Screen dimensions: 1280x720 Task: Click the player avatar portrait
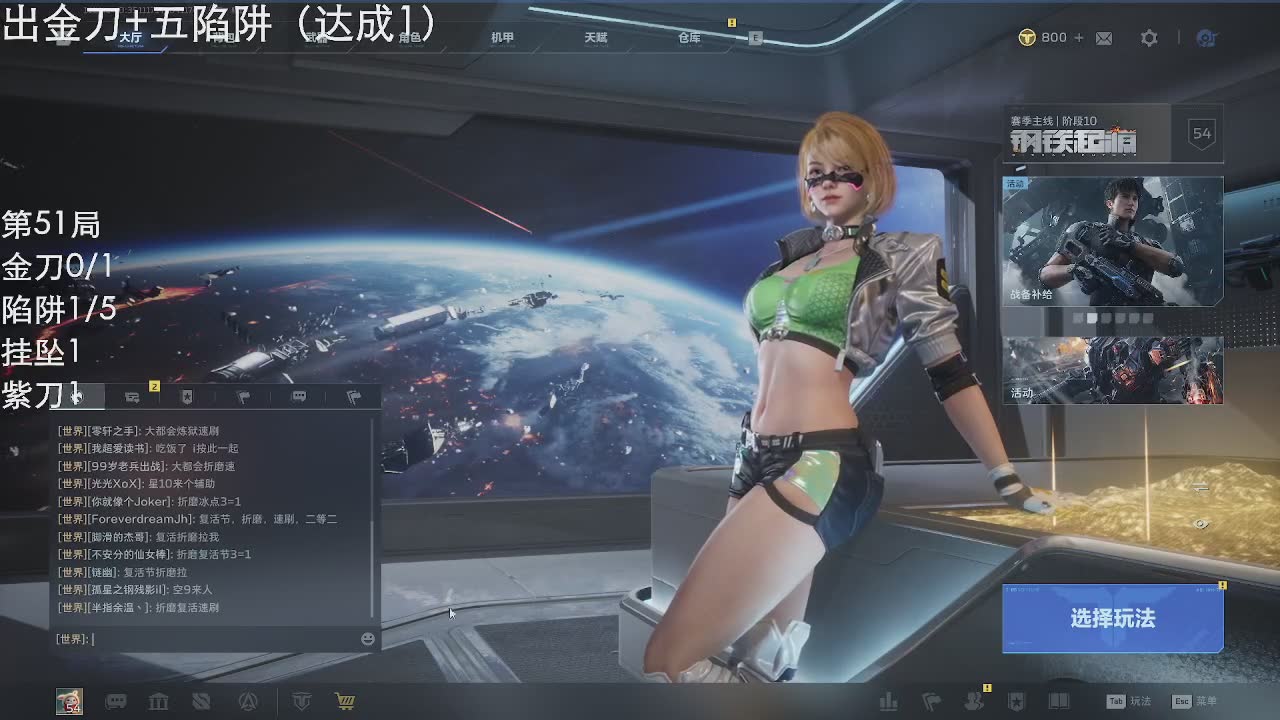pyautogui.click(x=69, y=702)
